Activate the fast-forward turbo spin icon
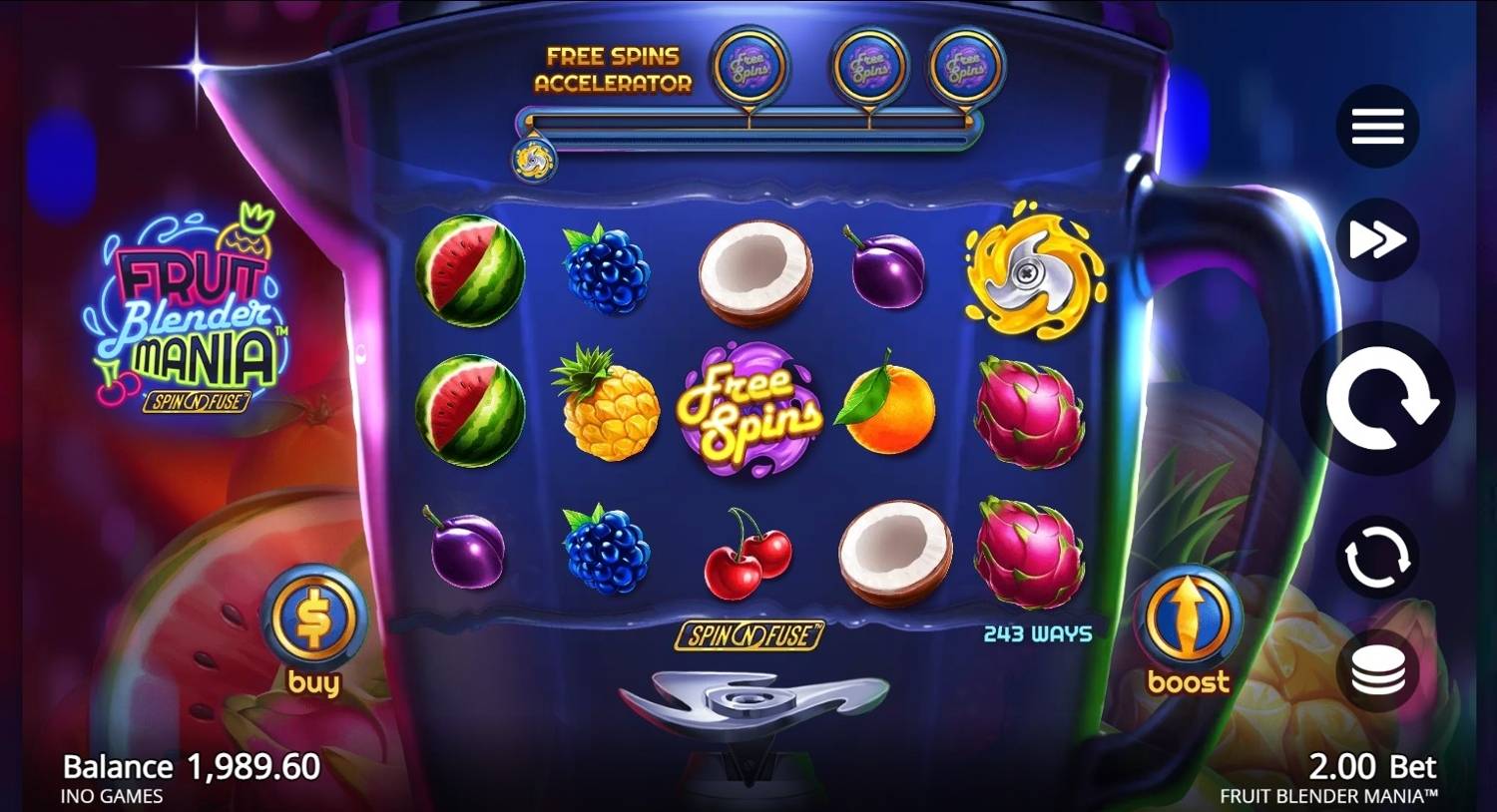The height and width of the screenshot is (812, 1497). coord(1376,238)
